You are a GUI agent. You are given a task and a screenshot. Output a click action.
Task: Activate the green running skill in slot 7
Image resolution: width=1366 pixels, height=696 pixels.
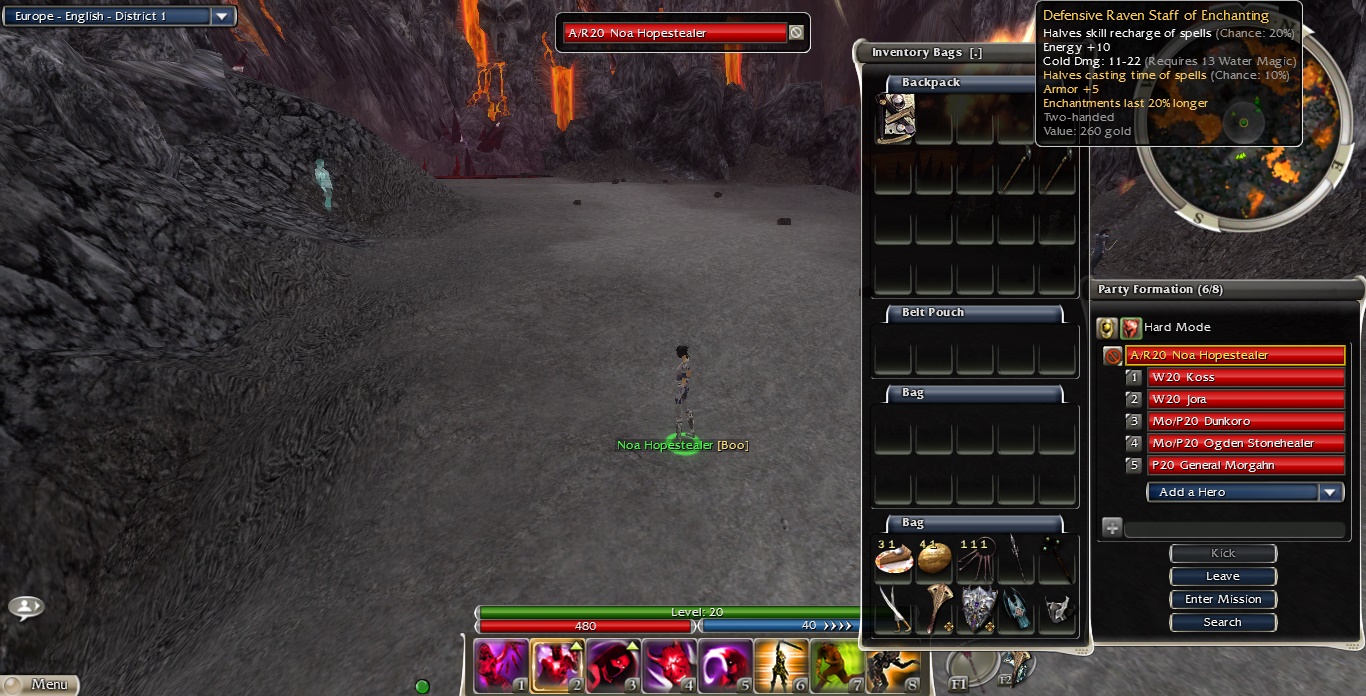click(837, 666)
